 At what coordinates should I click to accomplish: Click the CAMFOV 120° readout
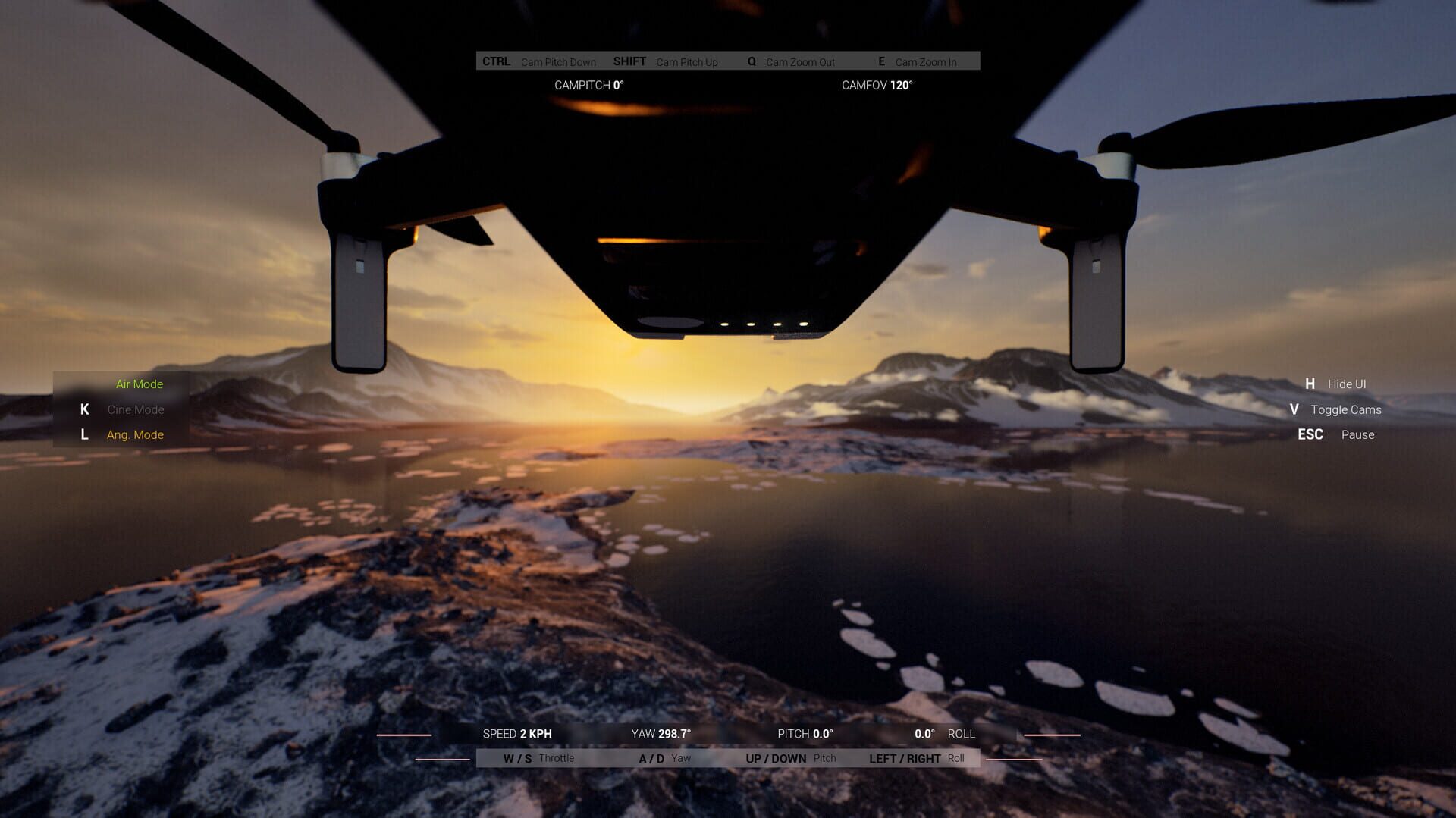click(877, 86)
